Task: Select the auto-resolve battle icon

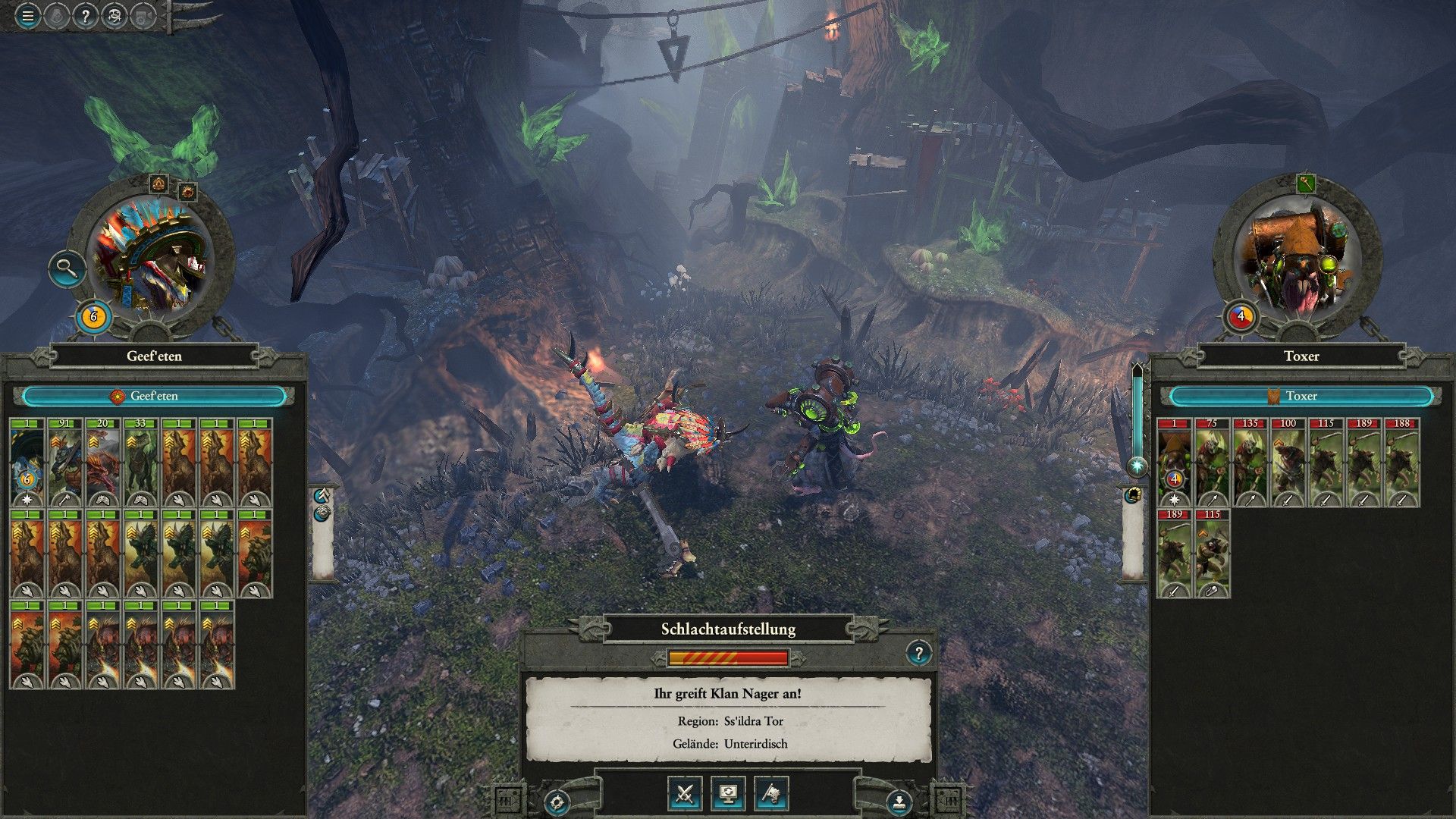Action: [x=729, y=794]
